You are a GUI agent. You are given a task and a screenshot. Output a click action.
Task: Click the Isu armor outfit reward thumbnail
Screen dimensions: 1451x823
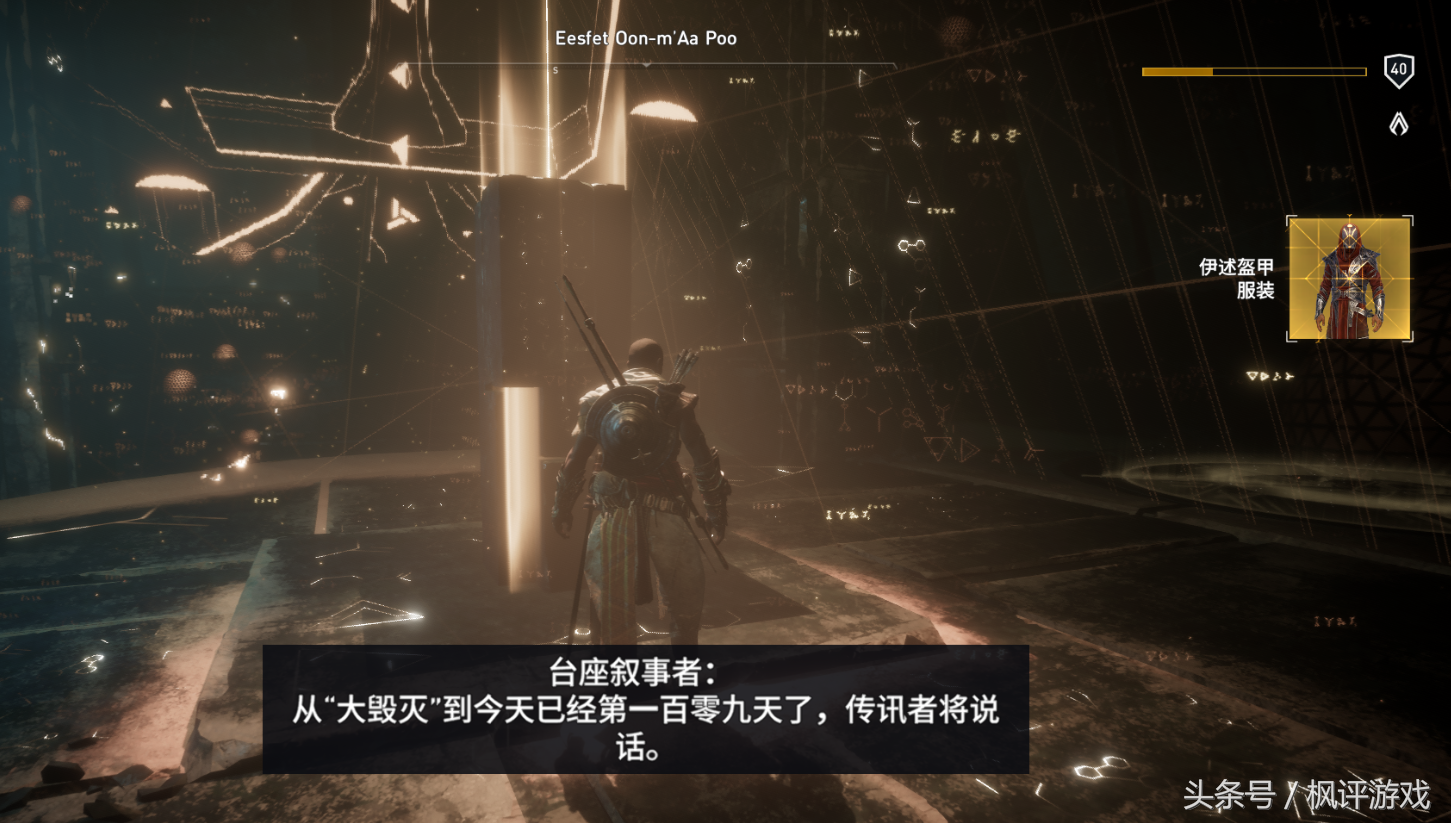coord(1348,278)
